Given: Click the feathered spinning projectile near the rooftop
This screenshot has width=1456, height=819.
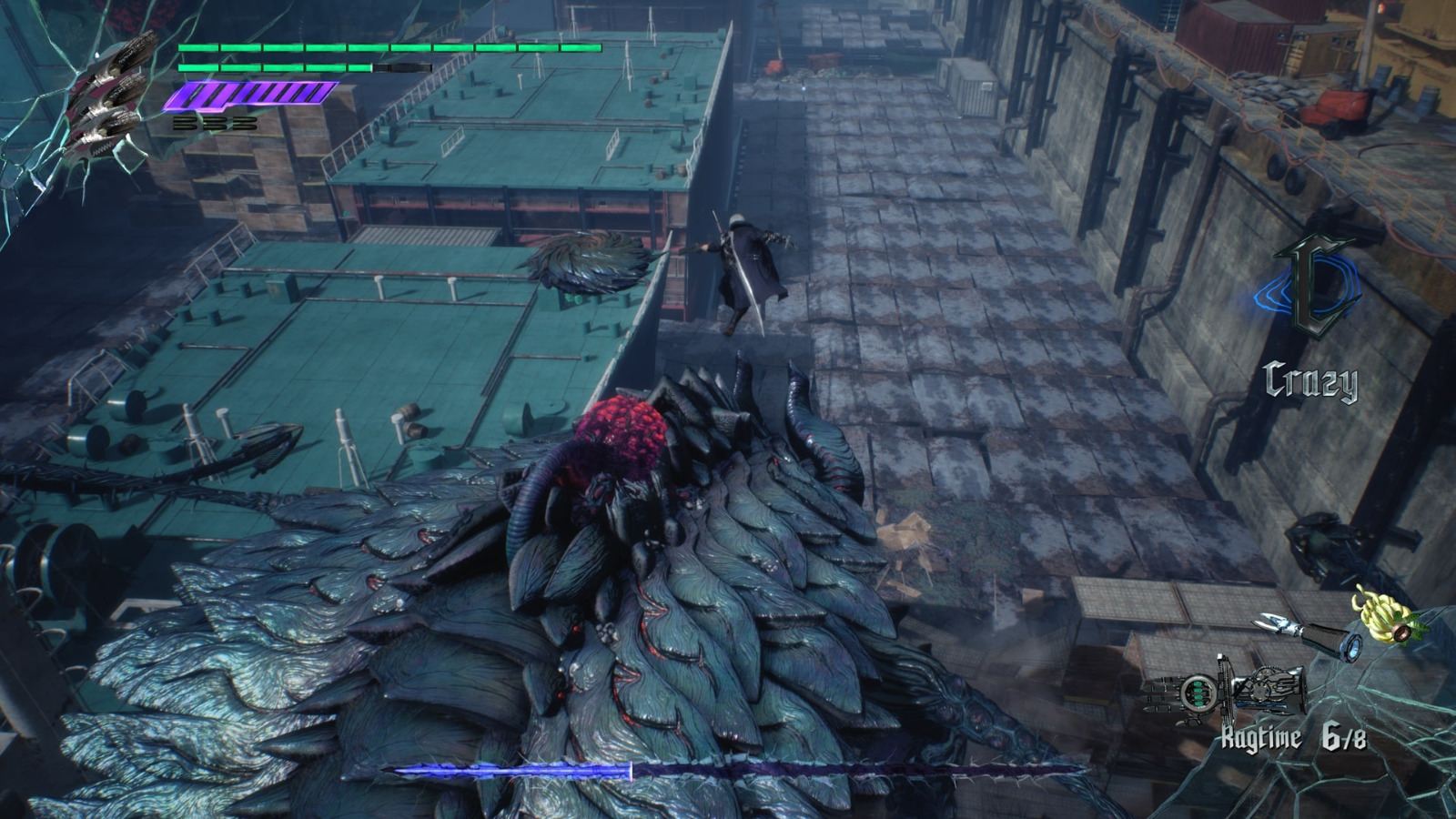Looking at the screenshot, I should tap(587, 264).
